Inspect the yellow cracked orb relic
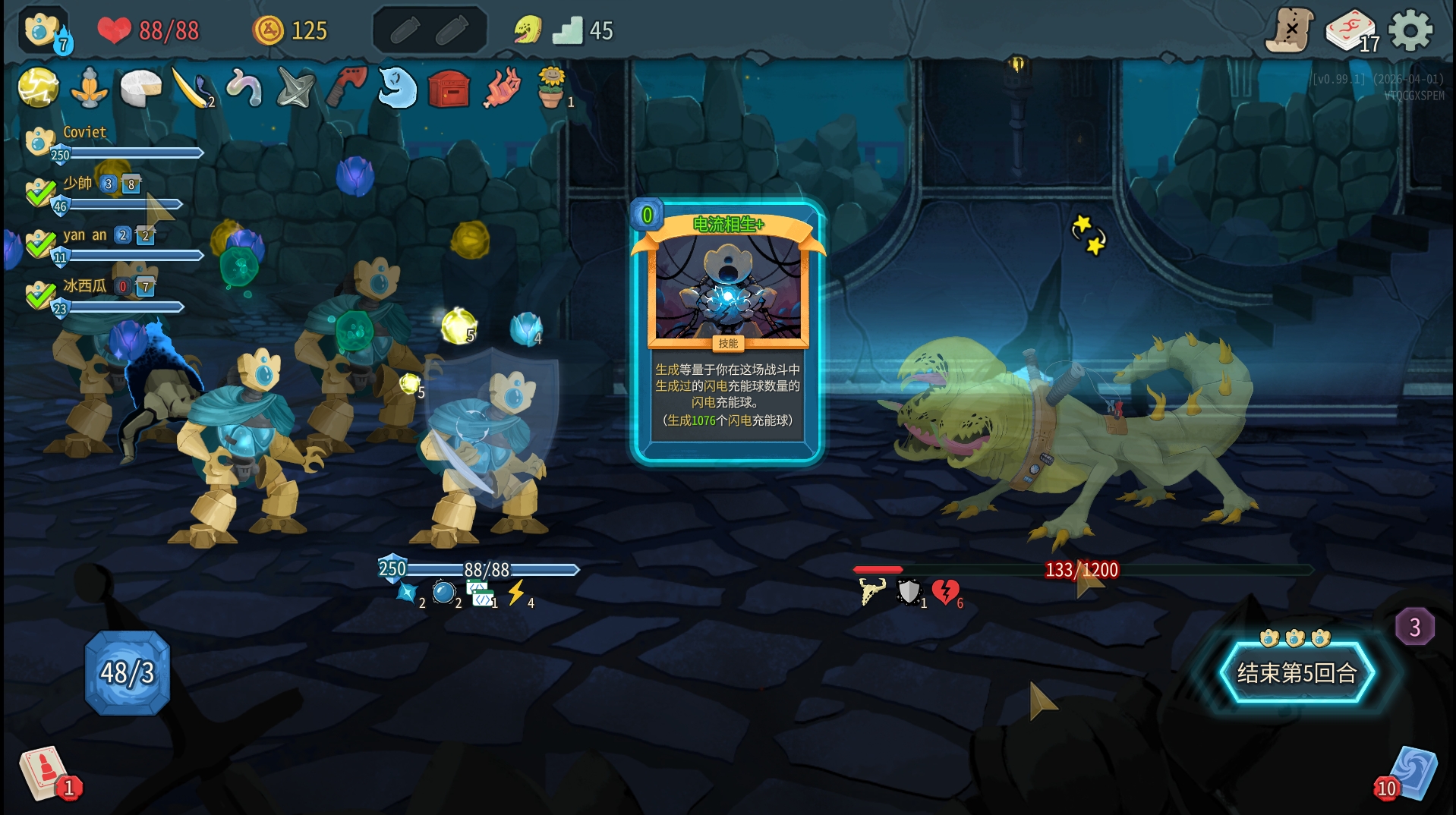 (38, 87)
